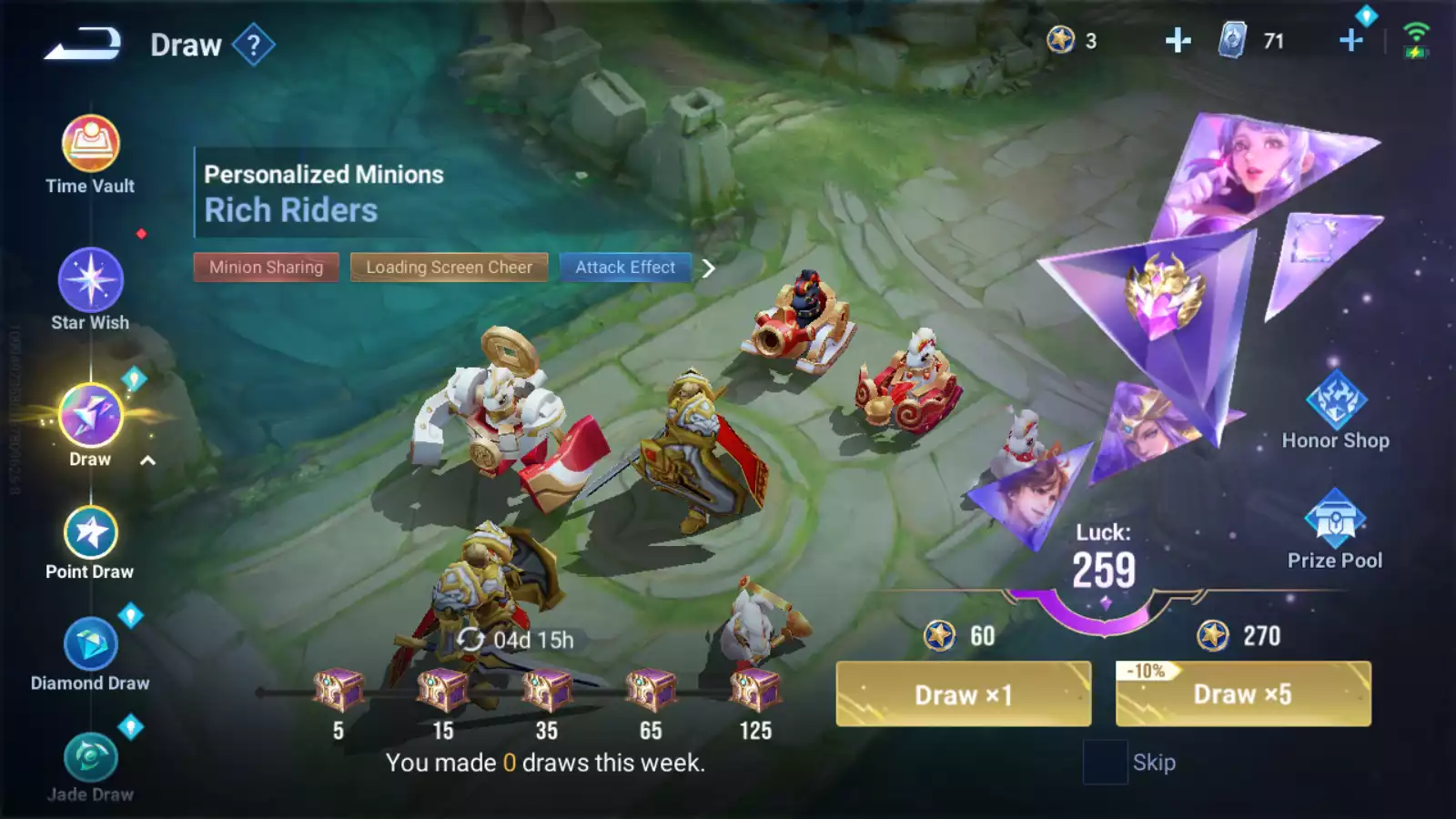The height and width of the screenshot is (819, 1456).
Task: Add more gold star tokens
Action: (1178, 41)
